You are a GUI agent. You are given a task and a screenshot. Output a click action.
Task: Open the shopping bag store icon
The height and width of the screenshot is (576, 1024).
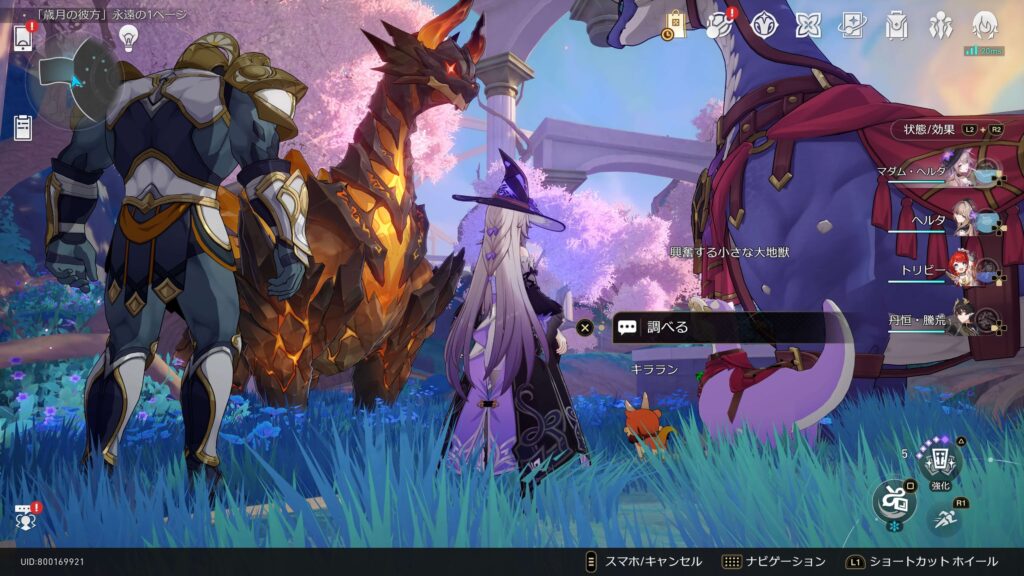[x=675, y=25]
